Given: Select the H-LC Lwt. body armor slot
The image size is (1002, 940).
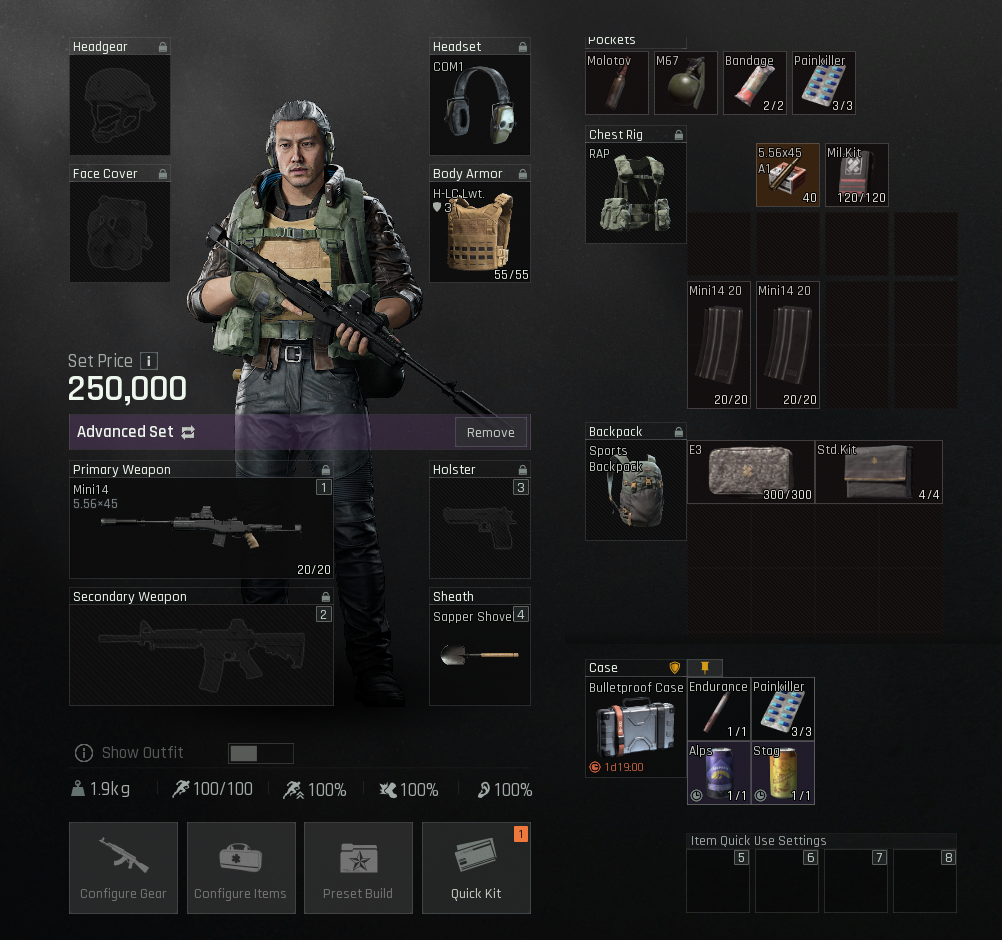Looking at the screenshot, I should 479,232.
